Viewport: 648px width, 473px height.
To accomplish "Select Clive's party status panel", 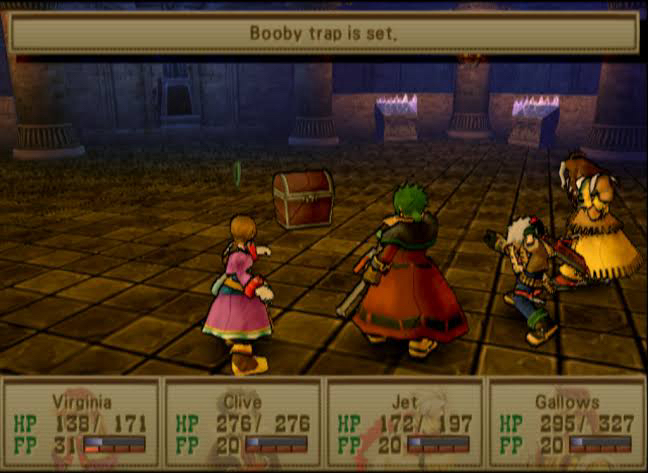I will [243, 424].
